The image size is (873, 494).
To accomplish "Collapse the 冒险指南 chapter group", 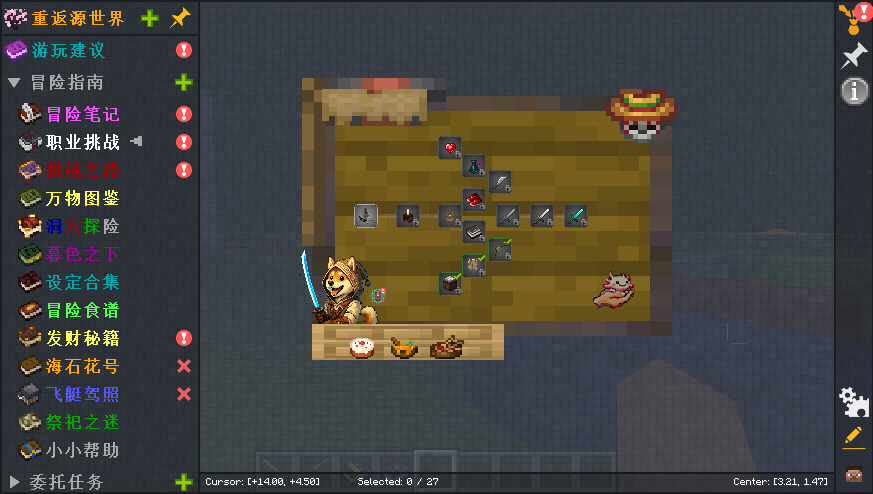I will [x=13, y=83].
